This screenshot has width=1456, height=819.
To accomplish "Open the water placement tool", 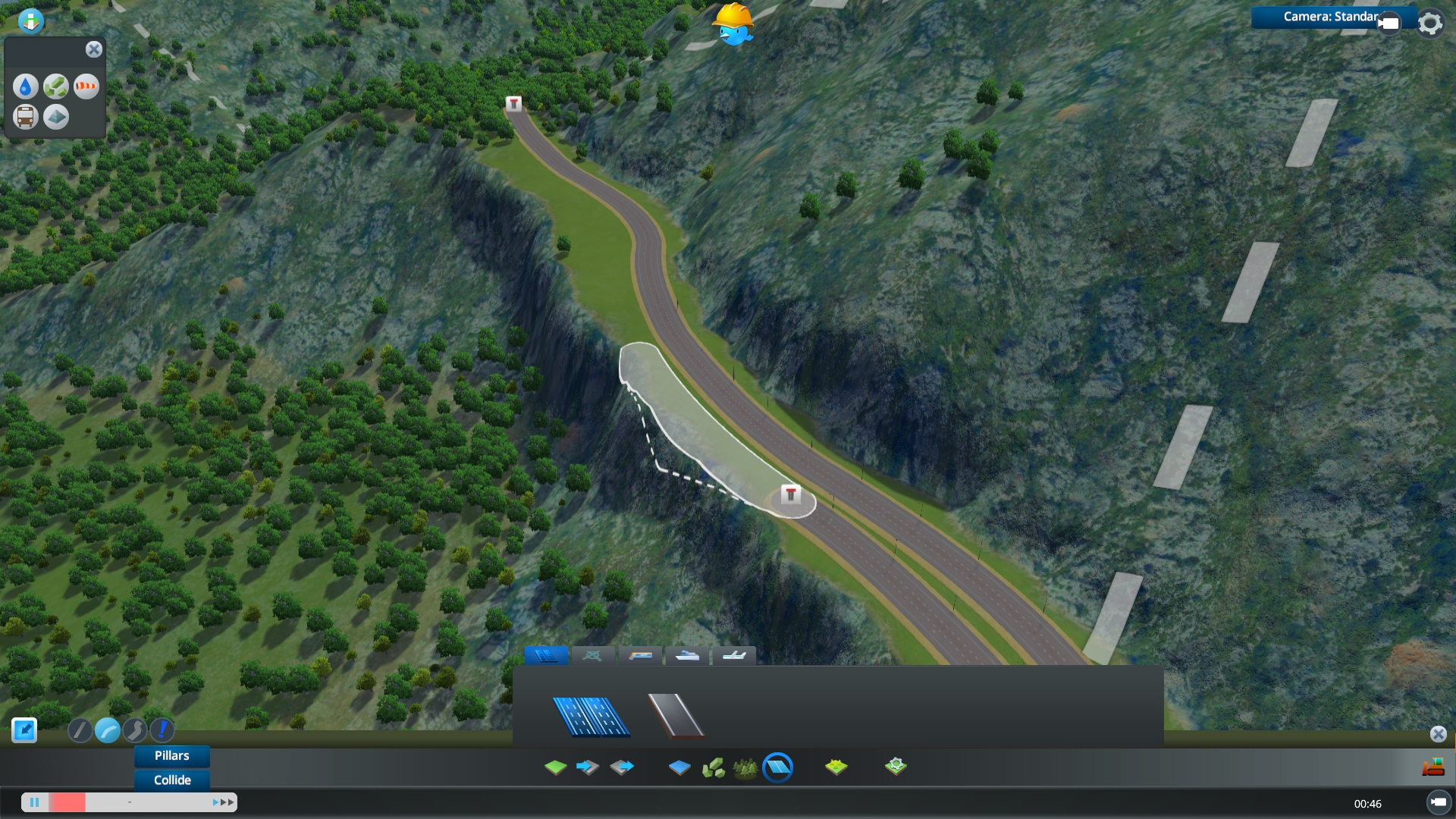I will pyautogui.click(x=680, y=767).
